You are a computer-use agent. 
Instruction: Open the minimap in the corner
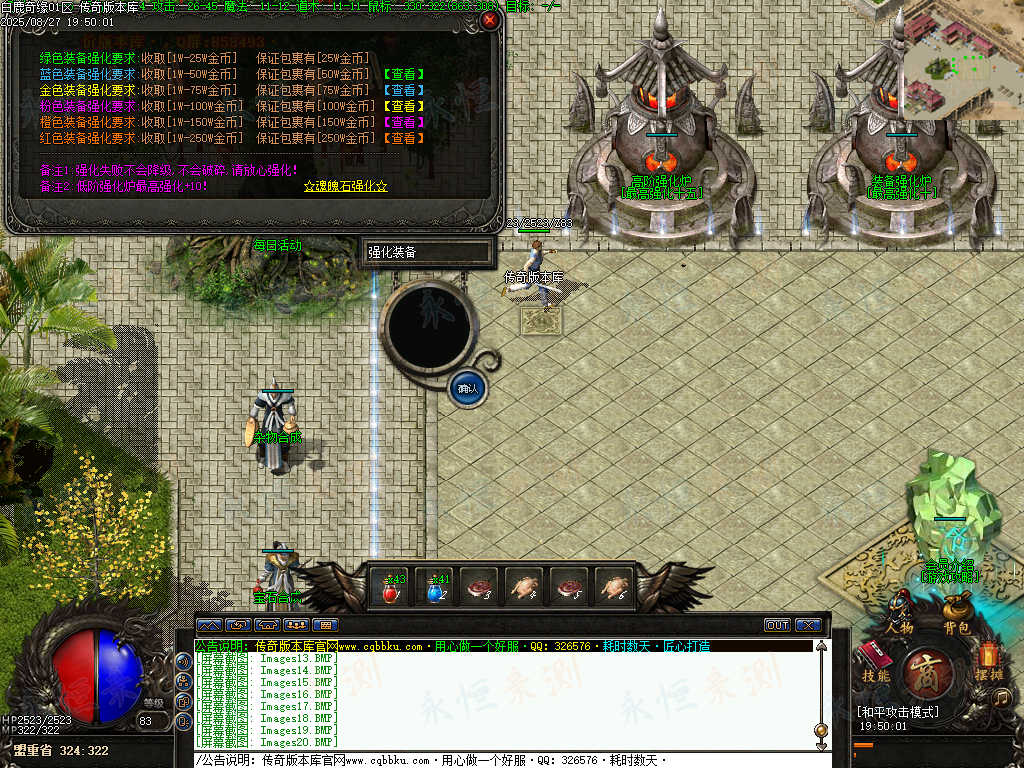coord(963,58)
